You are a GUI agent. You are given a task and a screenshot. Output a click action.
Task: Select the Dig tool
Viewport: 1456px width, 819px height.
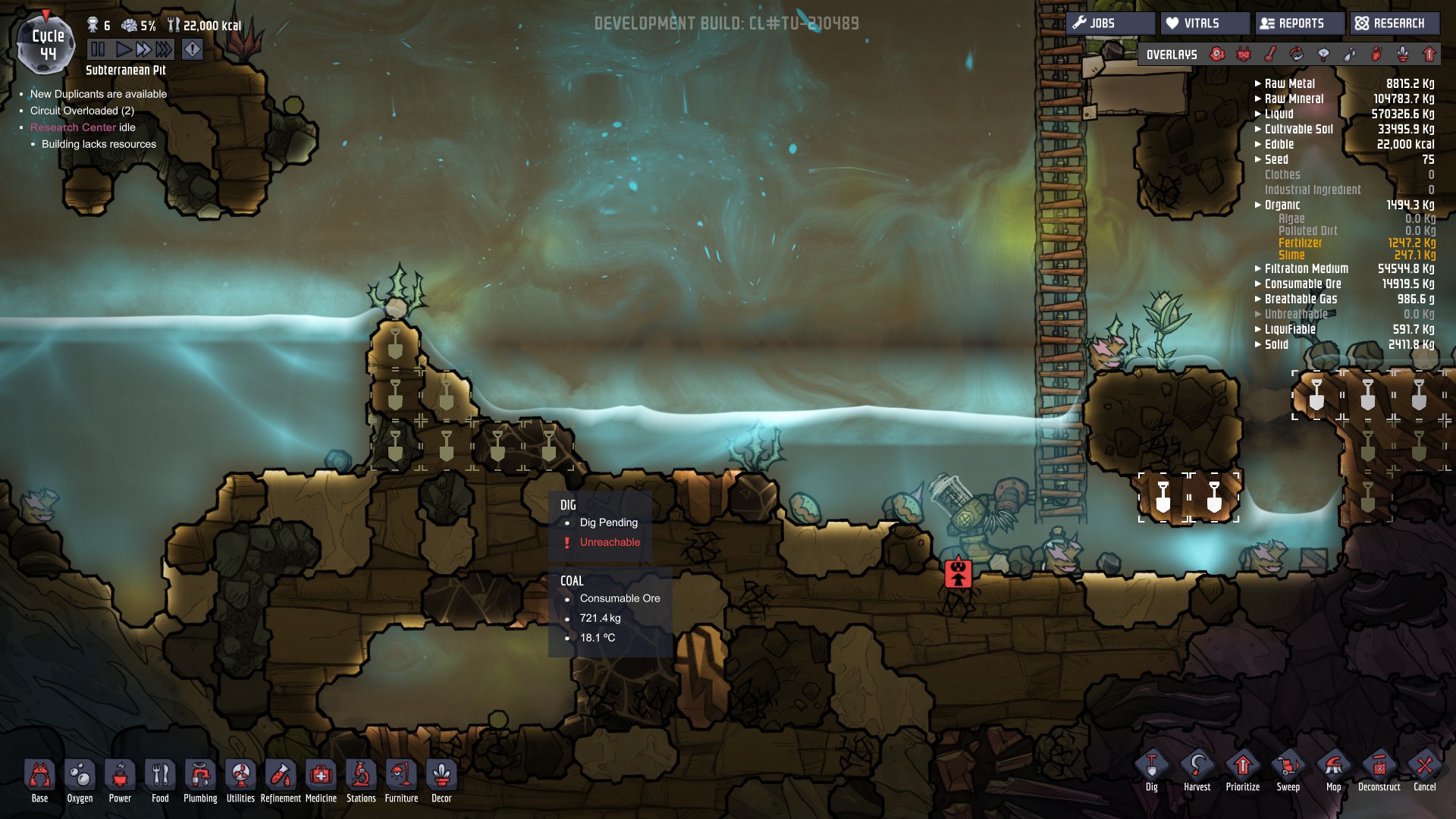coord(1151,767)
